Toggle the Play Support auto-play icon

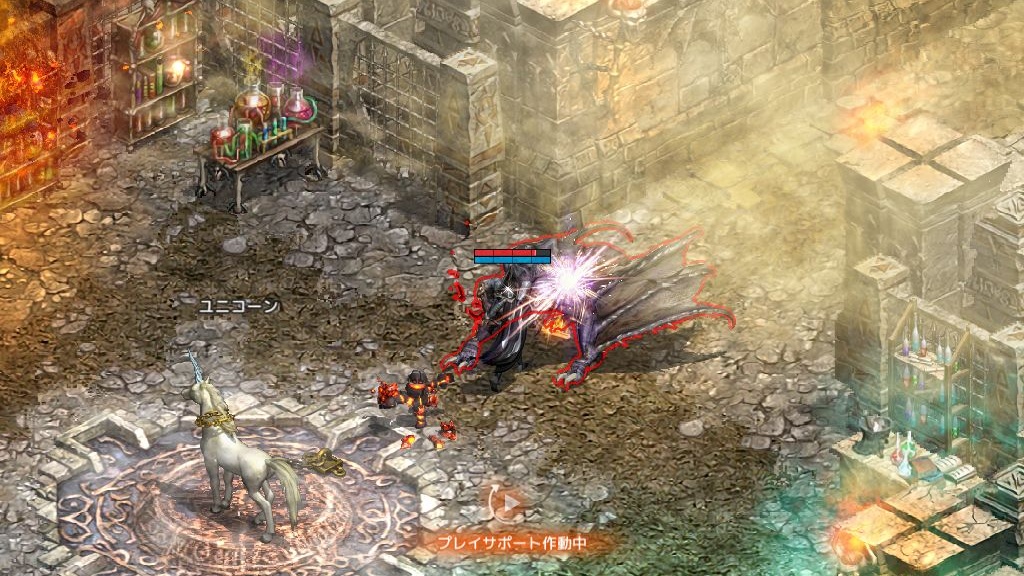click(x=510, y=503)
